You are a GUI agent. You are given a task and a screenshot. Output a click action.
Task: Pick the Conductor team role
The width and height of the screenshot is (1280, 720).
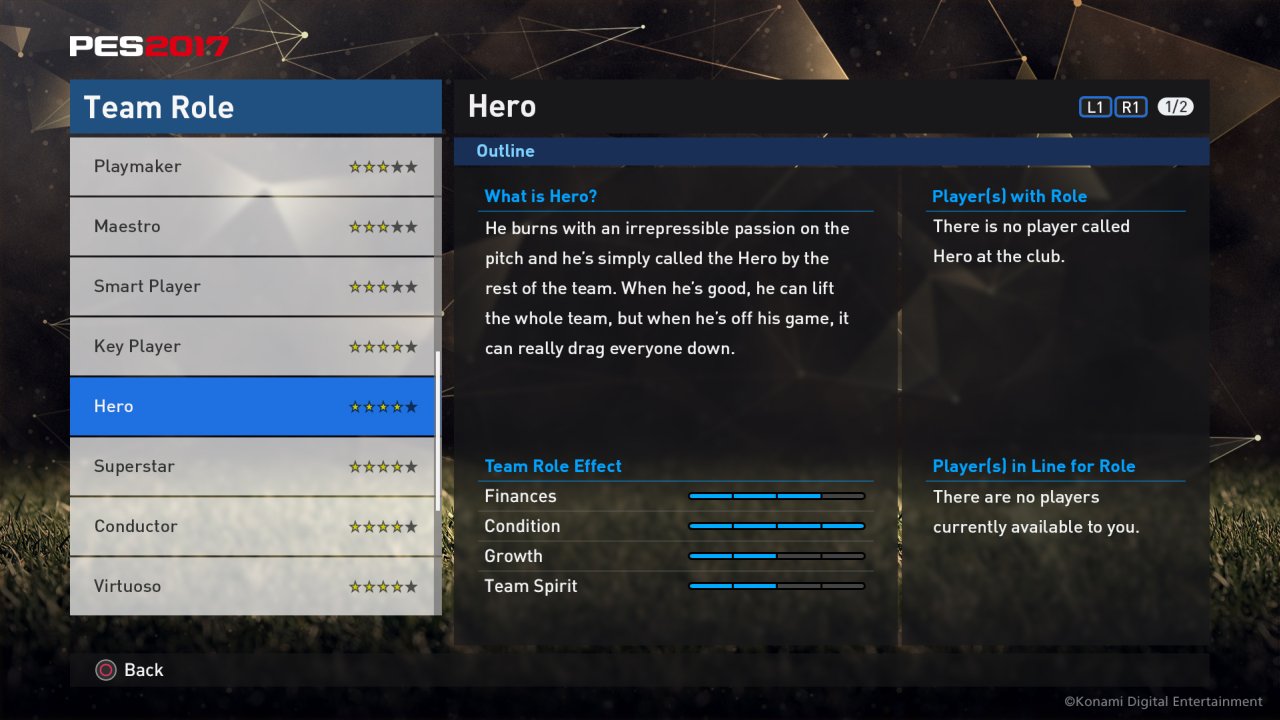(x=253, y=527)
